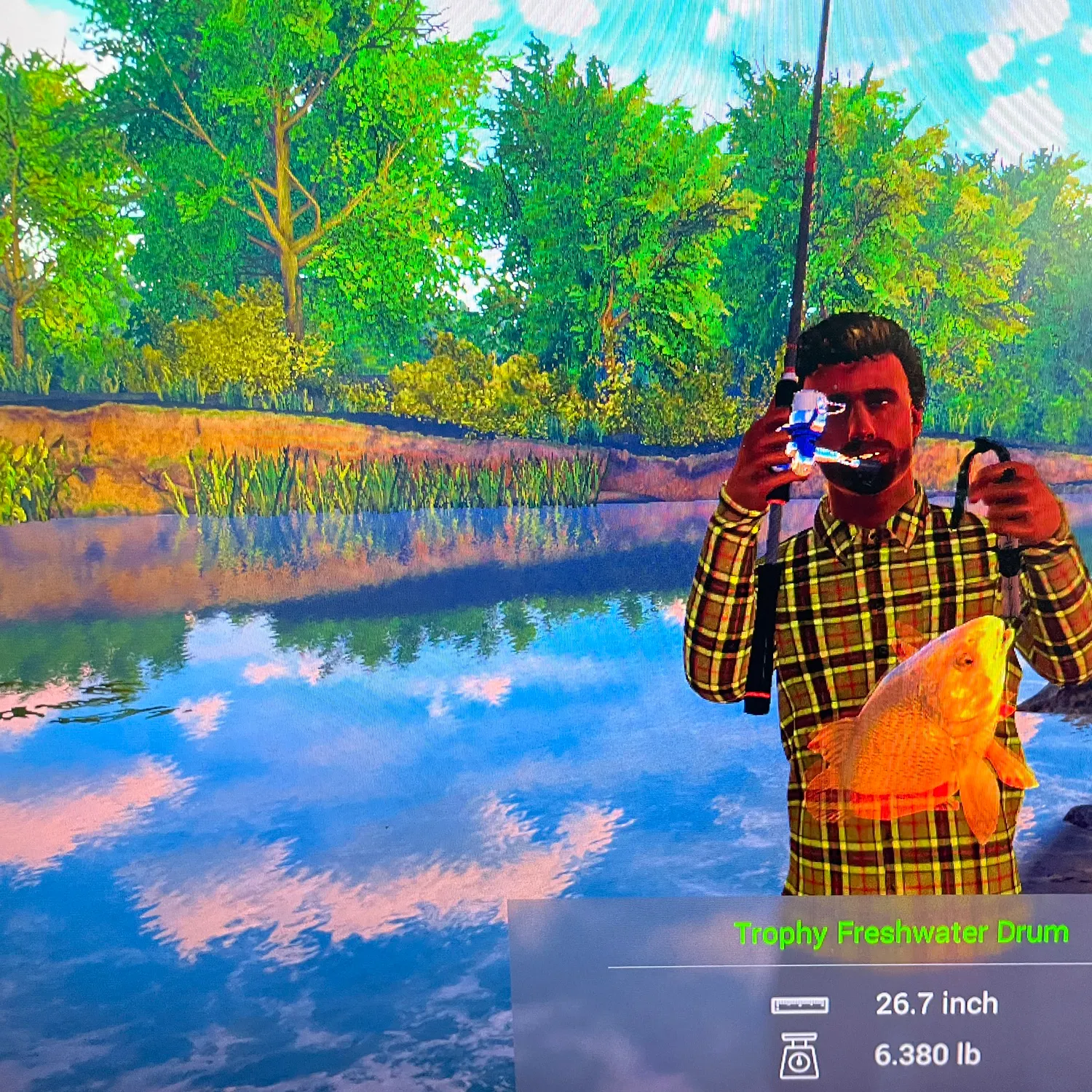Click the orange Freshwater Drum fish
Viewport: 1092px width, 1092px height.
click(917, 728)
